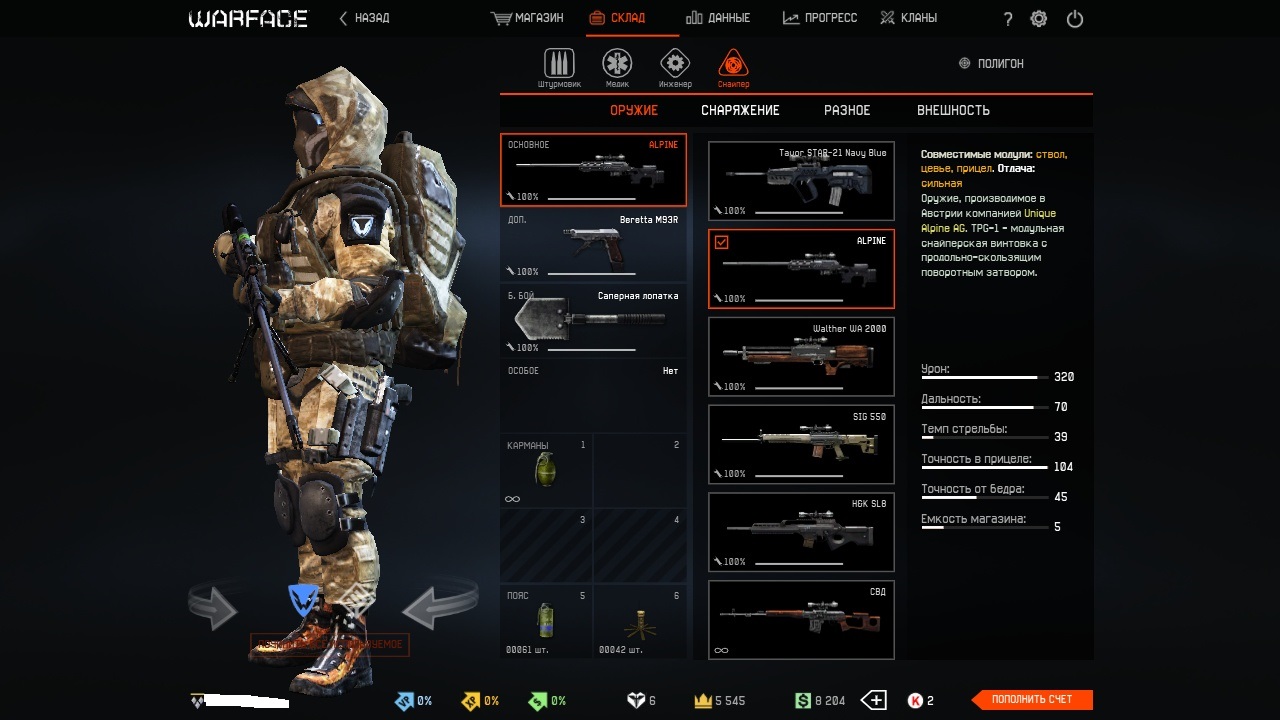Image resolution: width=1280 pixels, height=720 pixels.
Task: Select the hand grenade pocket slot
Action: (546, 471)
